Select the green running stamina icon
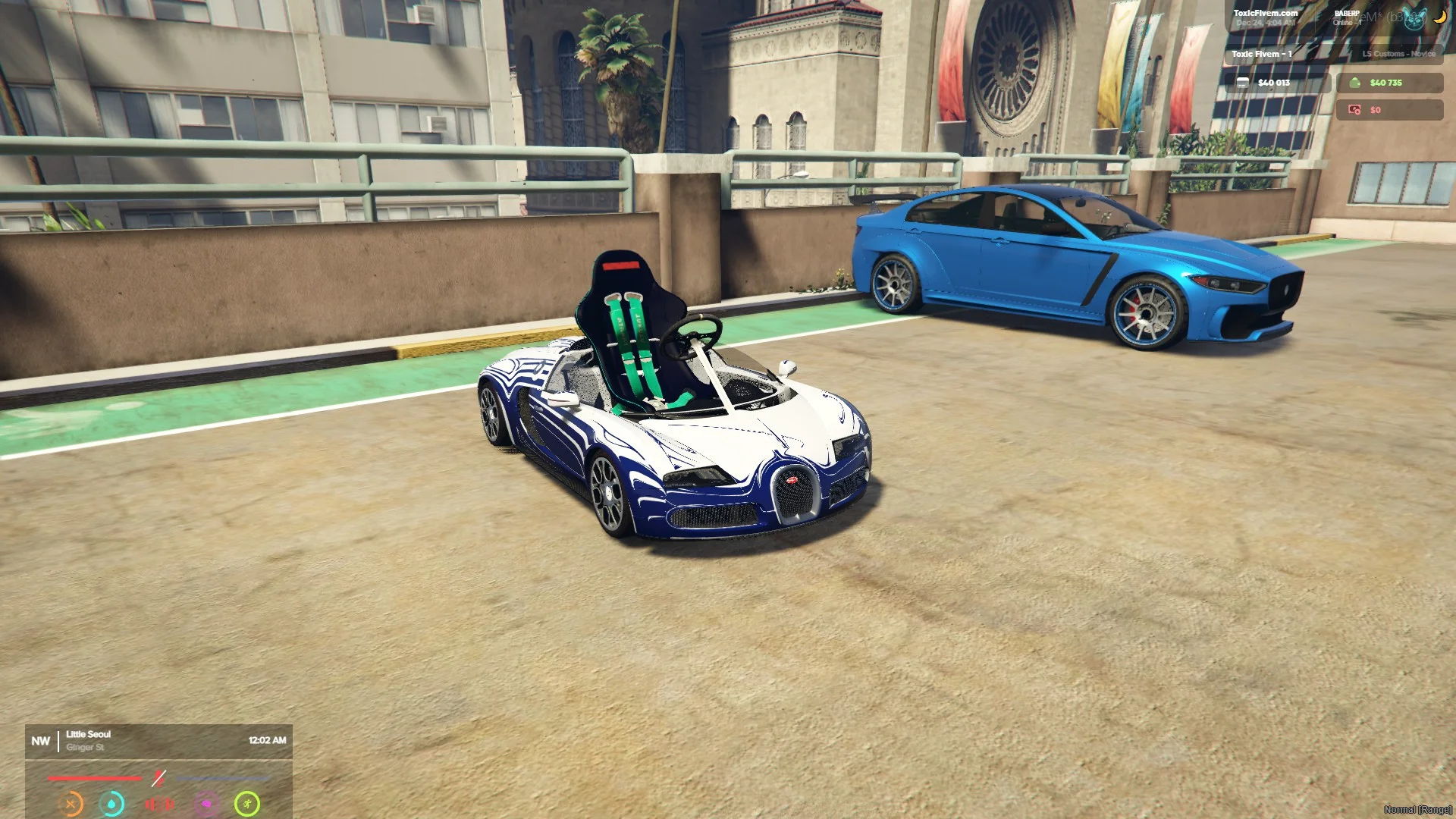1456x819 pixels. [247, 804]
